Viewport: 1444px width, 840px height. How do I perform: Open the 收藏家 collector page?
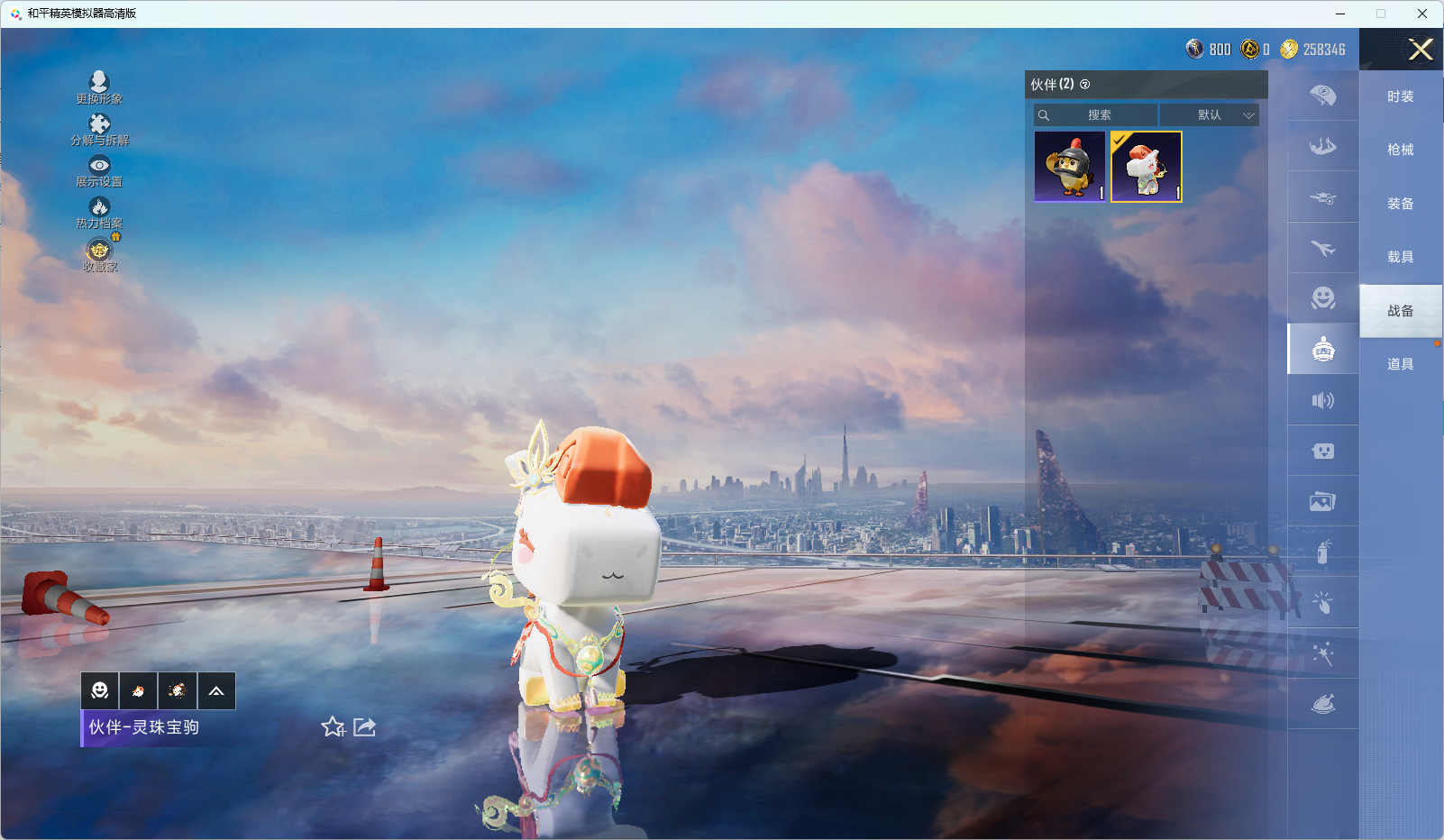99,255
